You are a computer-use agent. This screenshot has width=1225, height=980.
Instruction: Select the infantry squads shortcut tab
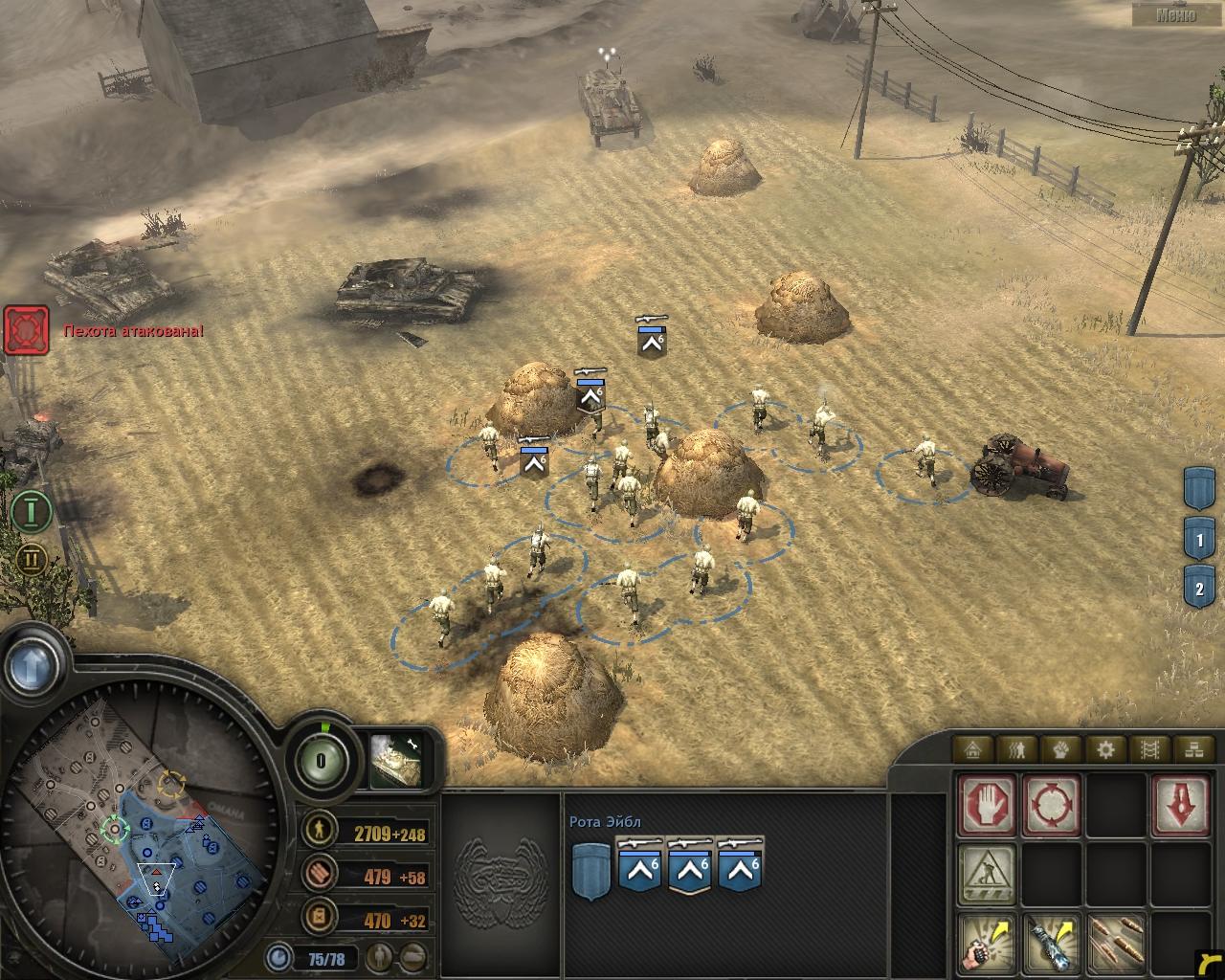tap(1017, 749)
